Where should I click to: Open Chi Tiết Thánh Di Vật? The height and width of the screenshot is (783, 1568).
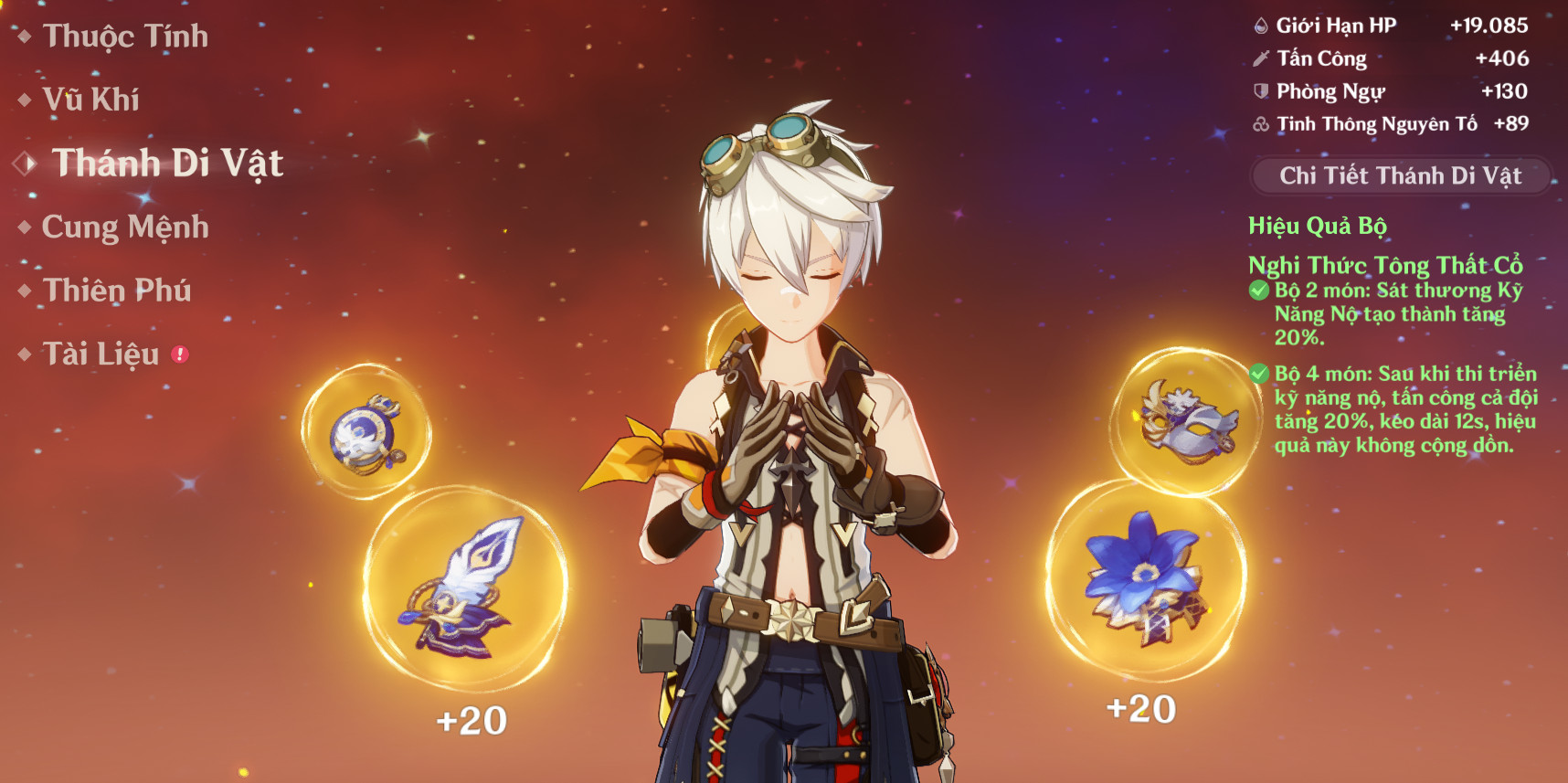click(1401, 174)
